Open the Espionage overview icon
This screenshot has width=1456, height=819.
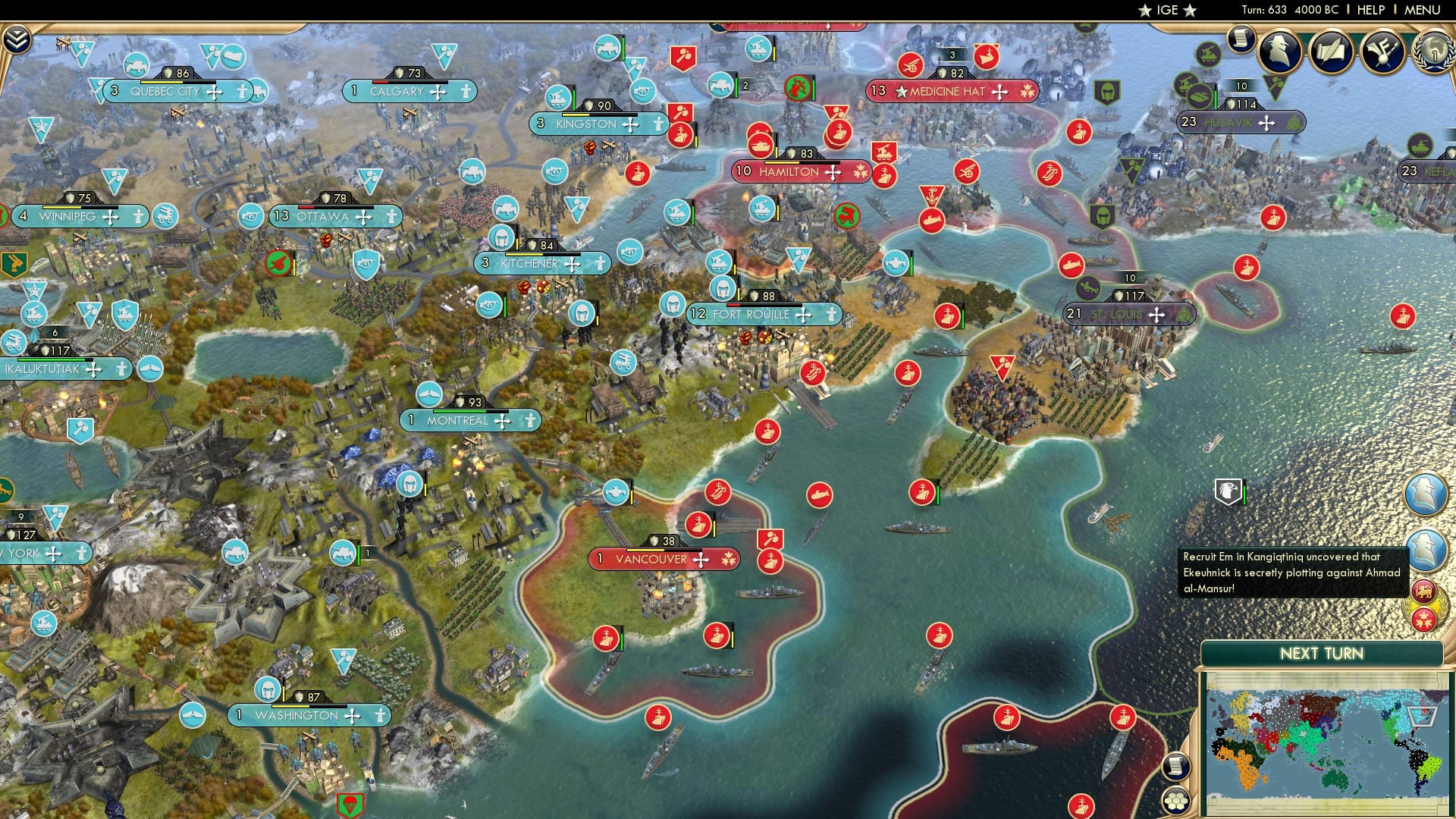[x=1277, y=50]
